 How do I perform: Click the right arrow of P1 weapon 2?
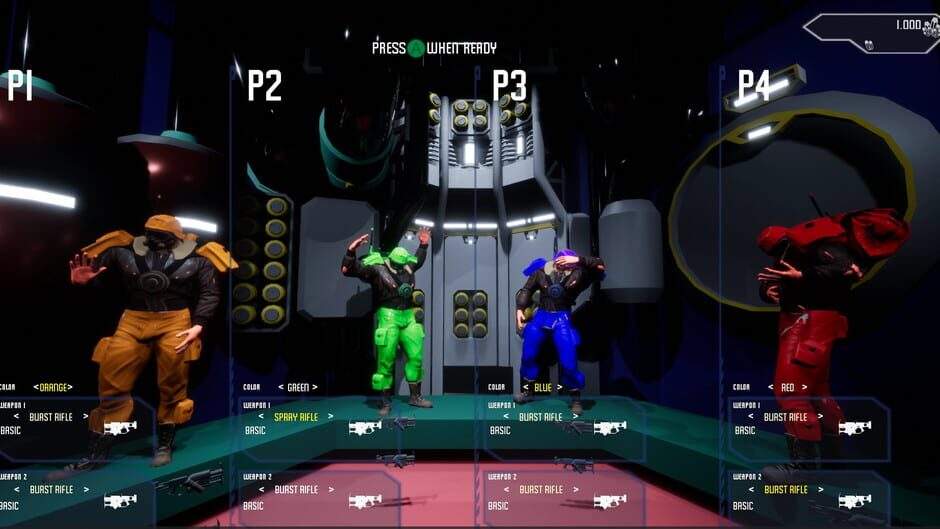pos(85,490)
